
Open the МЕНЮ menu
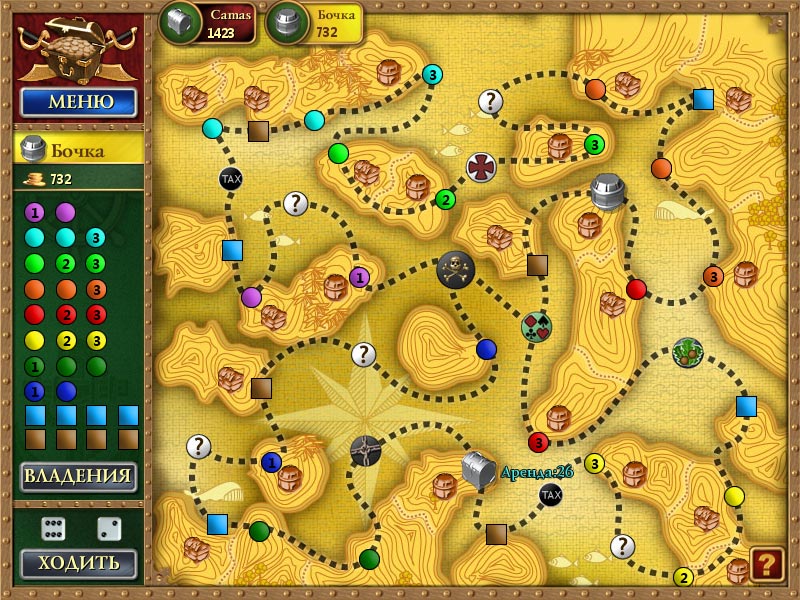click(x=78, y=102)
